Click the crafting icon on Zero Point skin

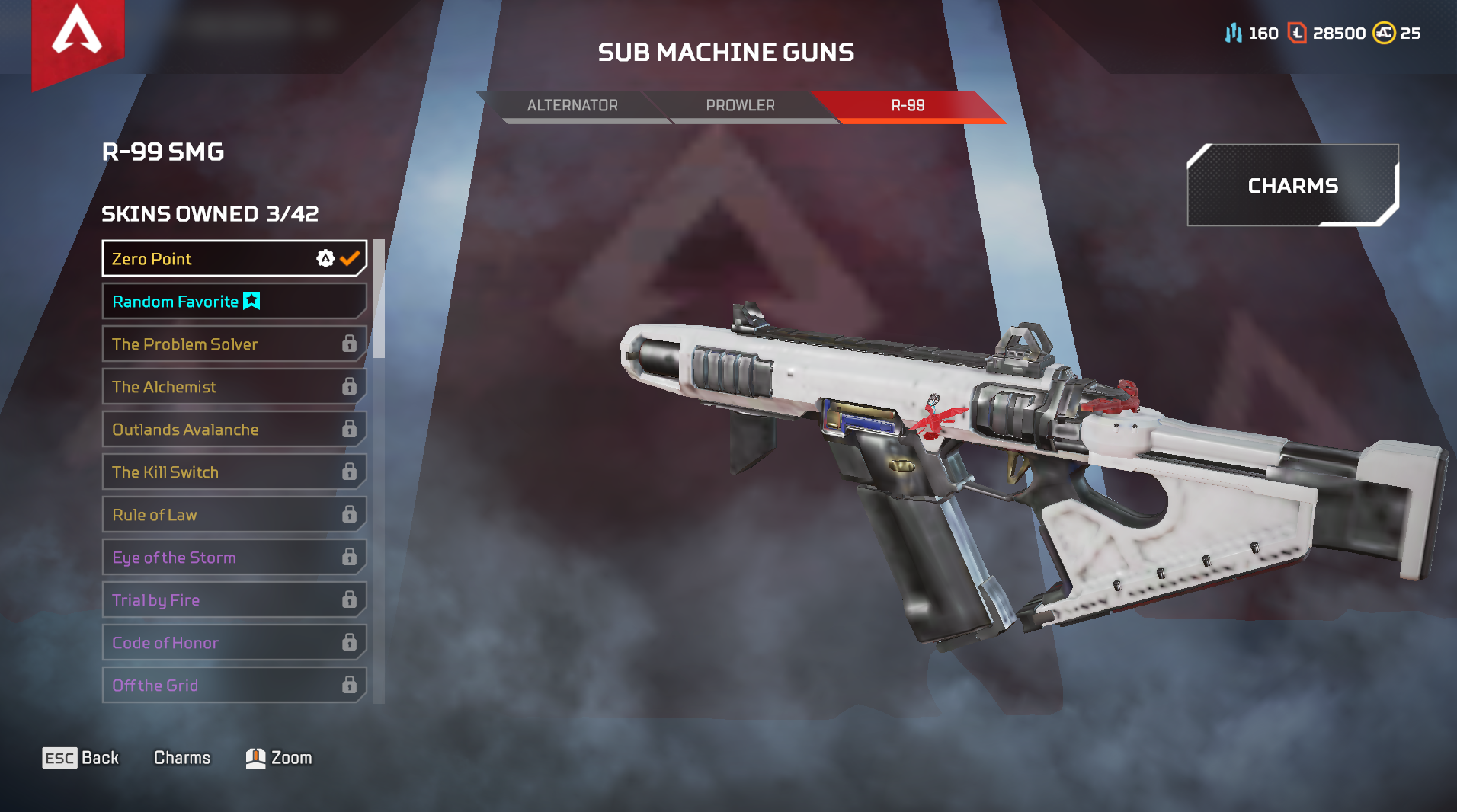(325, 259)
